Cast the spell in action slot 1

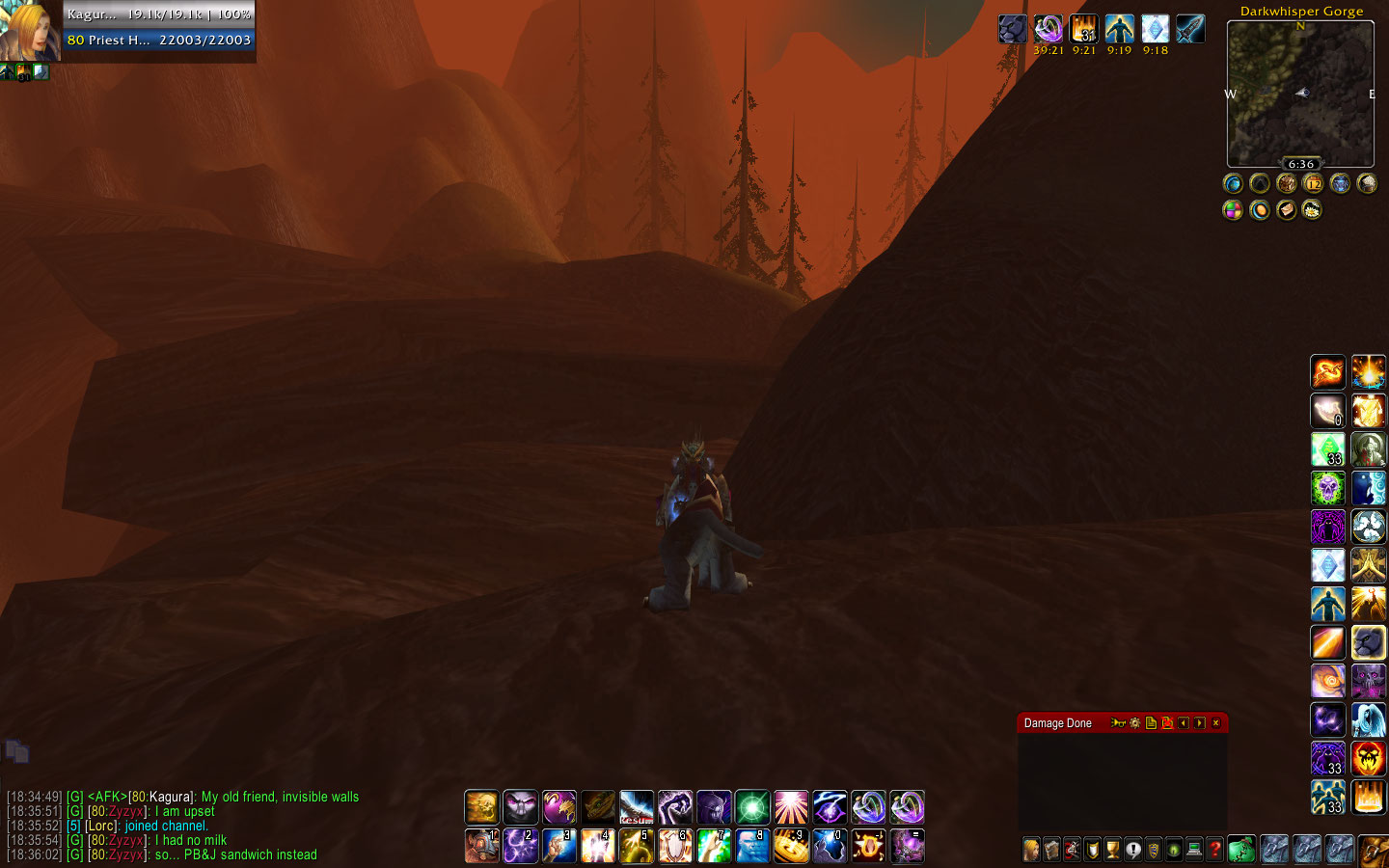(481, 846)
